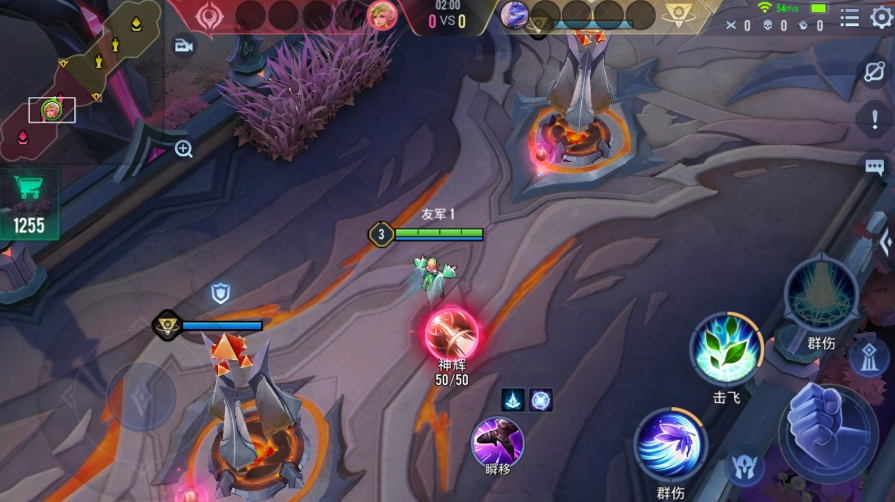Open the chat bubble quick messages
This screenshot has height=502, width=895.
875,167
